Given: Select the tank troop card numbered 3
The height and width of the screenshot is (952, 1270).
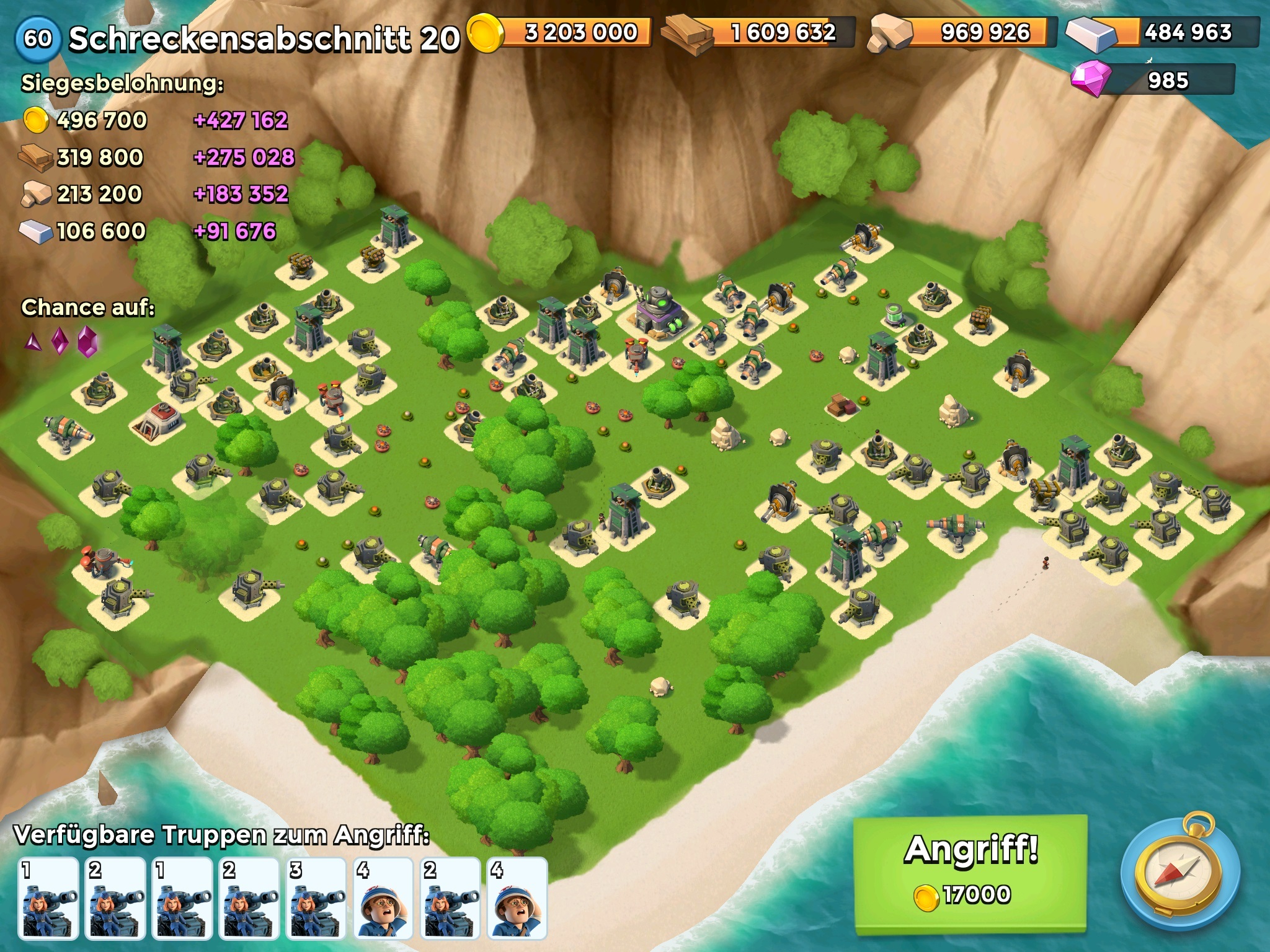Looking at the screenshot, I should pyautogui.click(x=316, y=898).
